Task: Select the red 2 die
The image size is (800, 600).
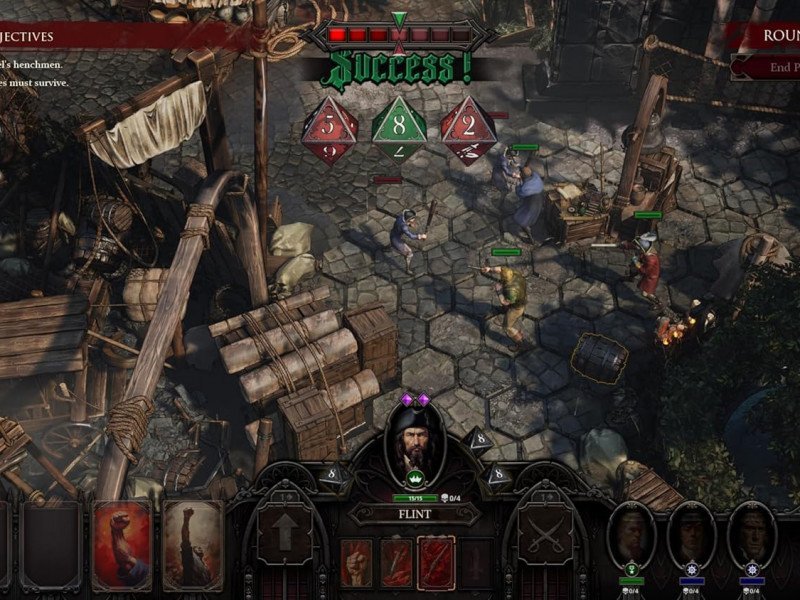Action: [x=469, y=127]
